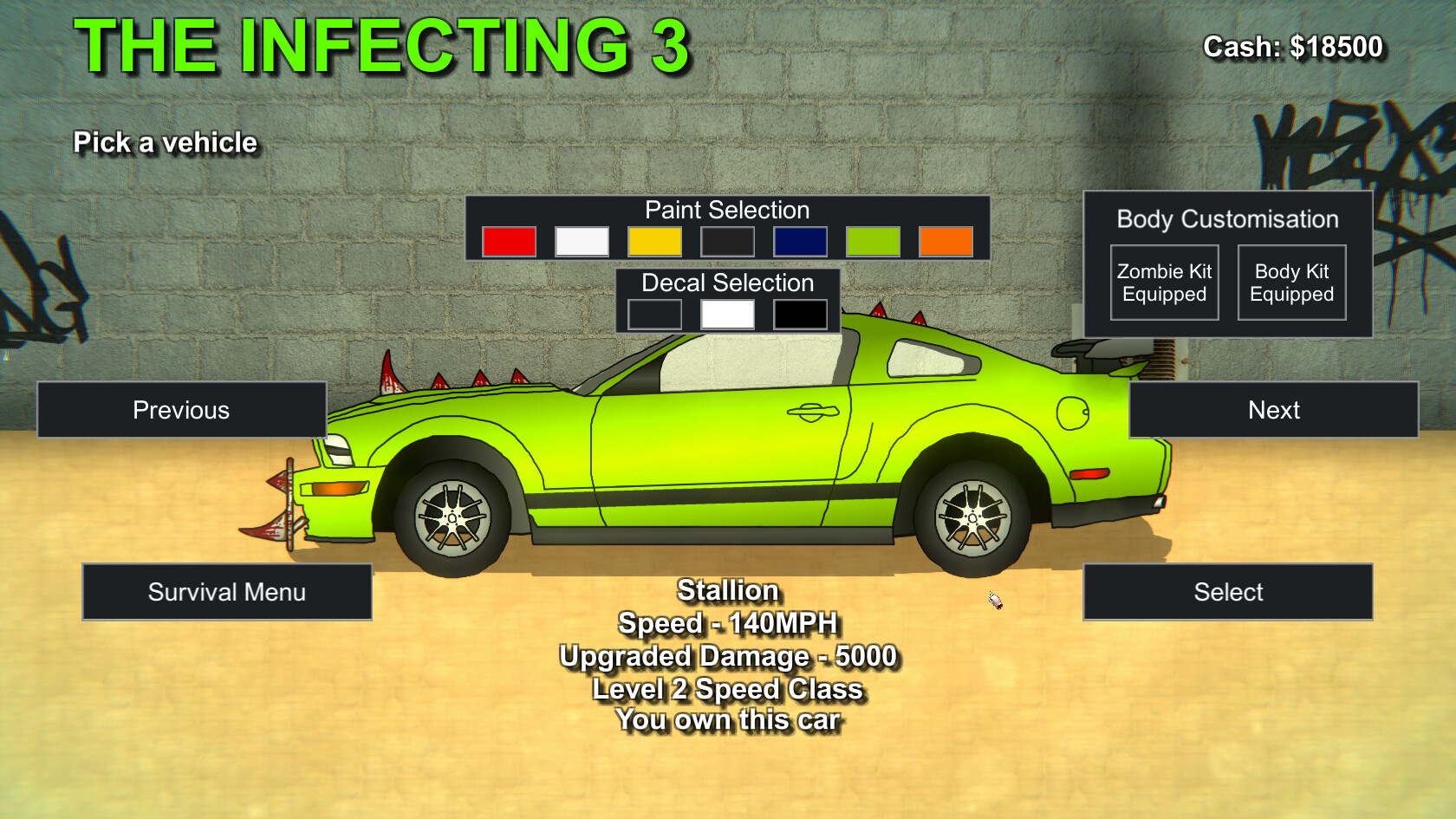Pick the black decal swatch
The height and width of the screenshot is (819, 1456).
(x=800, y=313)
